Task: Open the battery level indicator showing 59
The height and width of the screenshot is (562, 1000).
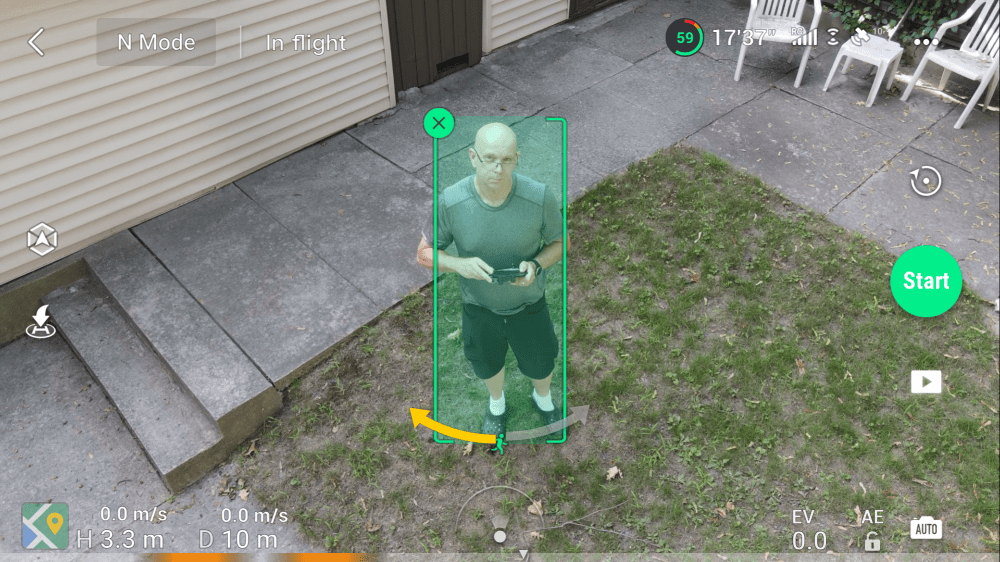Action: point(685,38)
